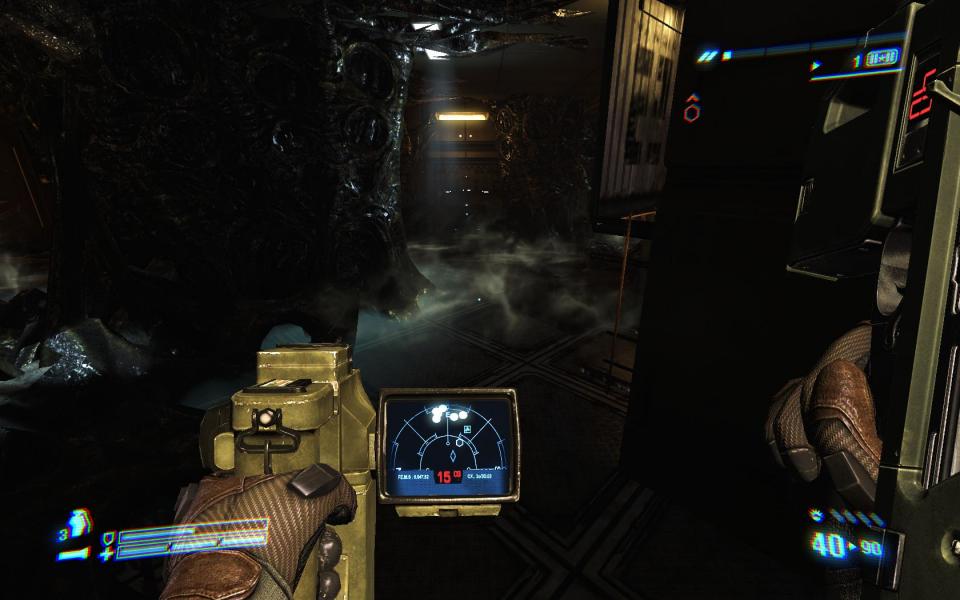Click the armor shield icon
Image resolution: width=960 pixels, height=600 pixels.
pyautogui.click(x=108, y=536)
